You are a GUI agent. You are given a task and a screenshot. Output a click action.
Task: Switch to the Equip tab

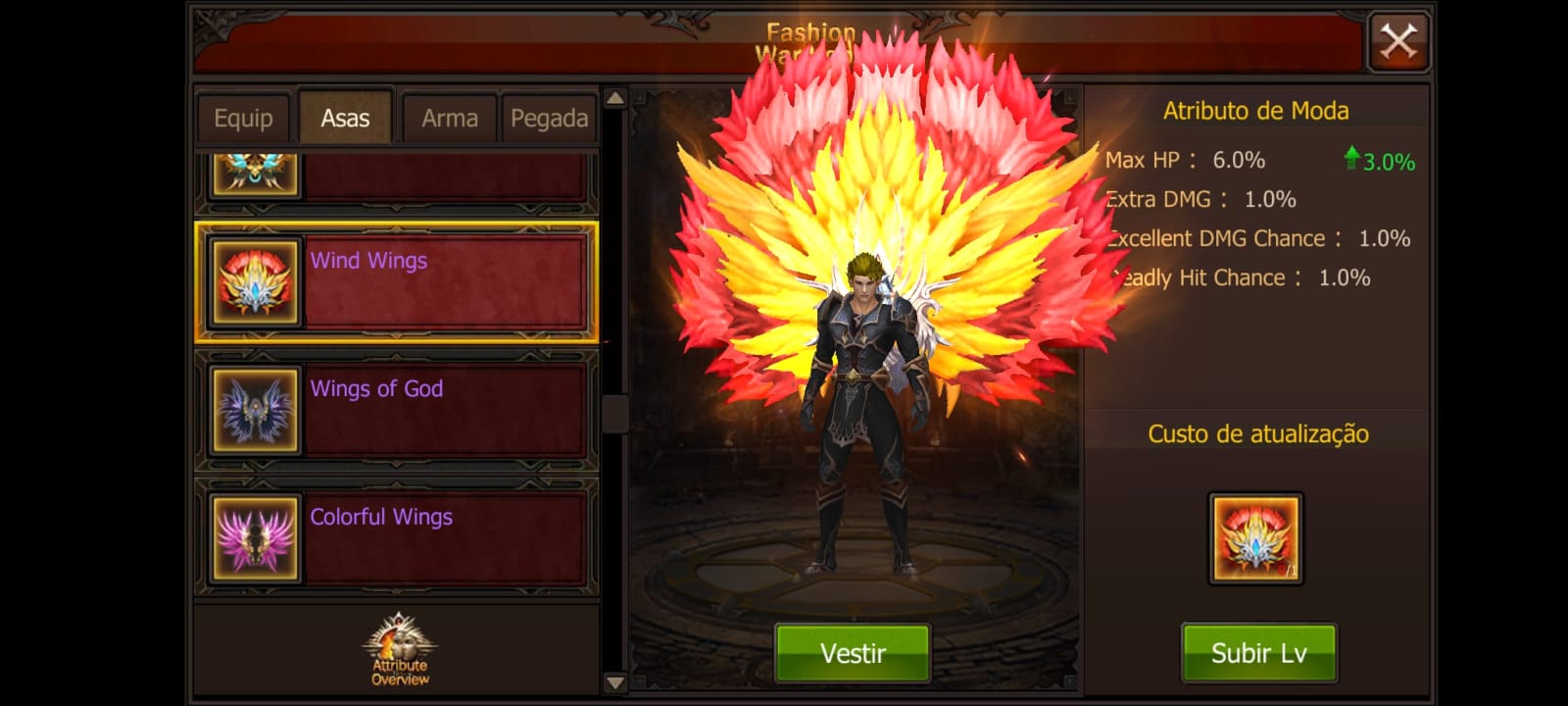(x=243, y=119)
